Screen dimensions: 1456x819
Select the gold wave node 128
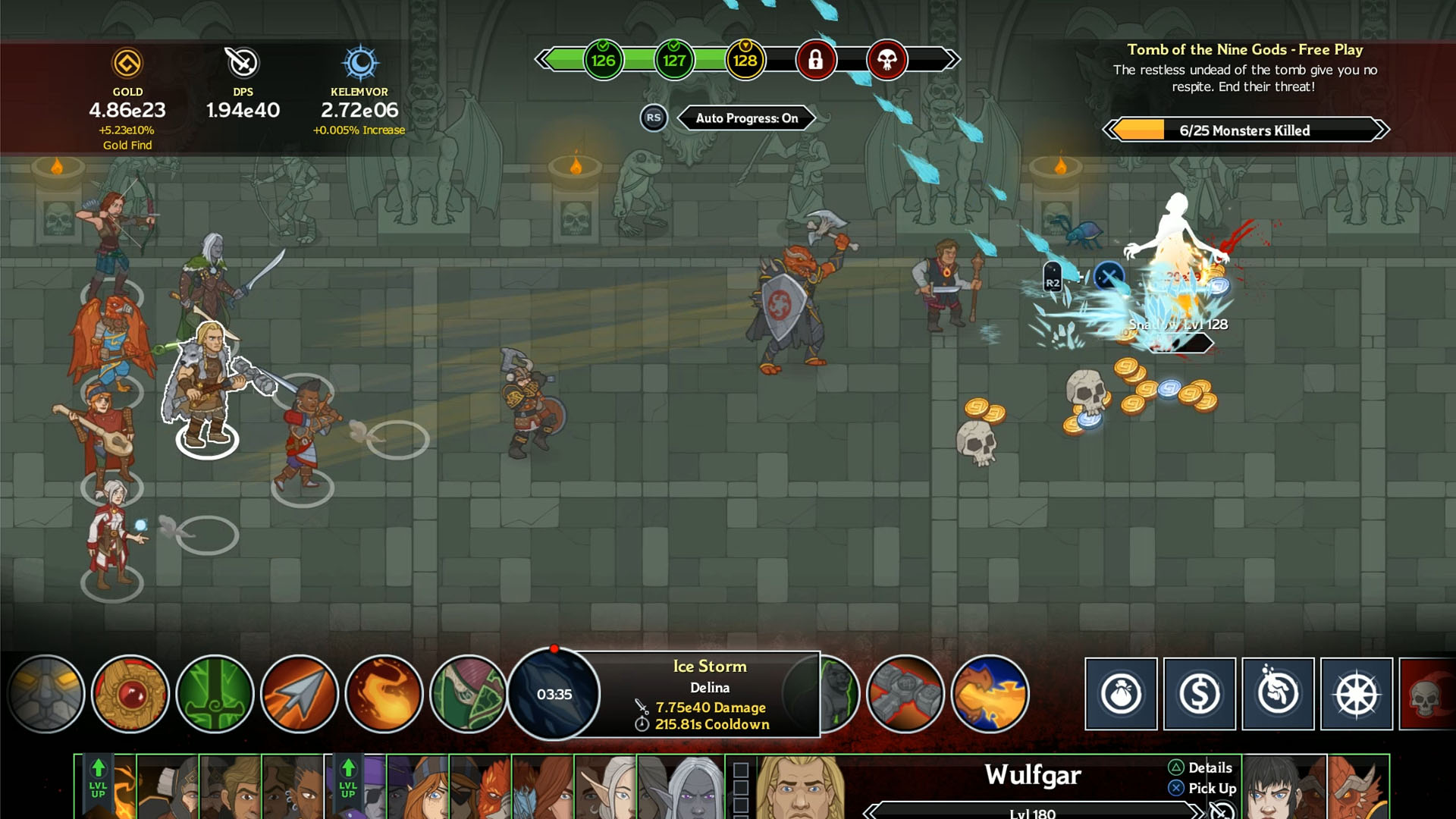coord(745,61)
